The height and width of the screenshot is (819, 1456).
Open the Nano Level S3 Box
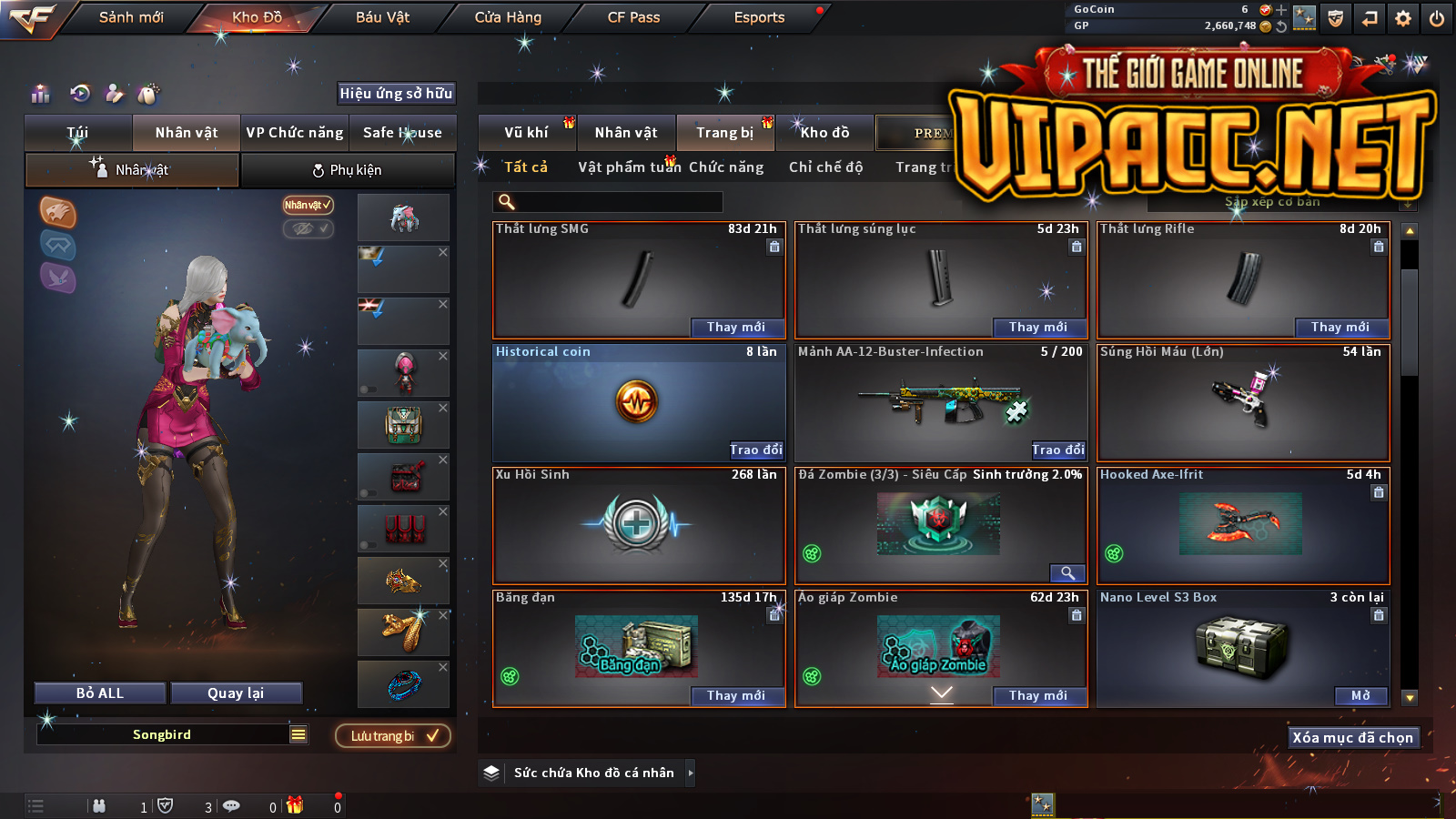pyautogui.click(x=1360, y=696)
